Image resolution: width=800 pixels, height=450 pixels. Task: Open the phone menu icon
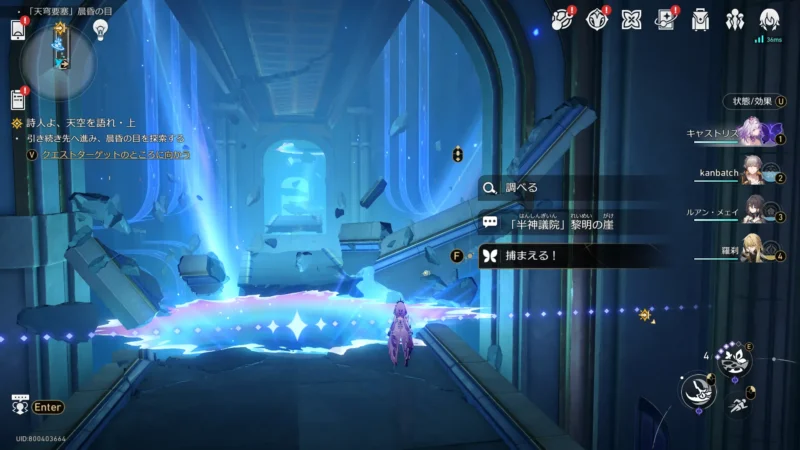pos(17,29)
